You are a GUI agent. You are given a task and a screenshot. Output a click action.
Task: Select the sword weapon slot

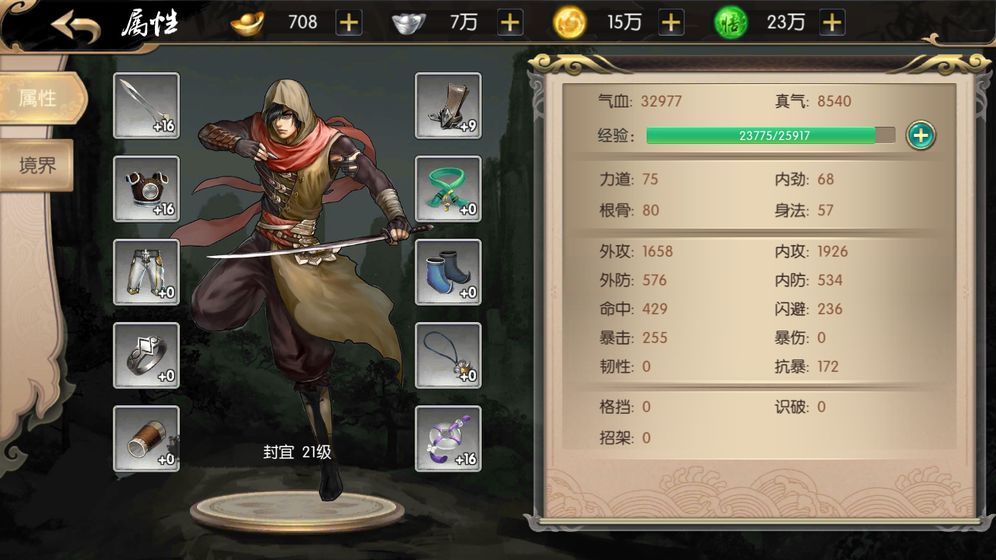pyautogui.click(x=146, y=105)
